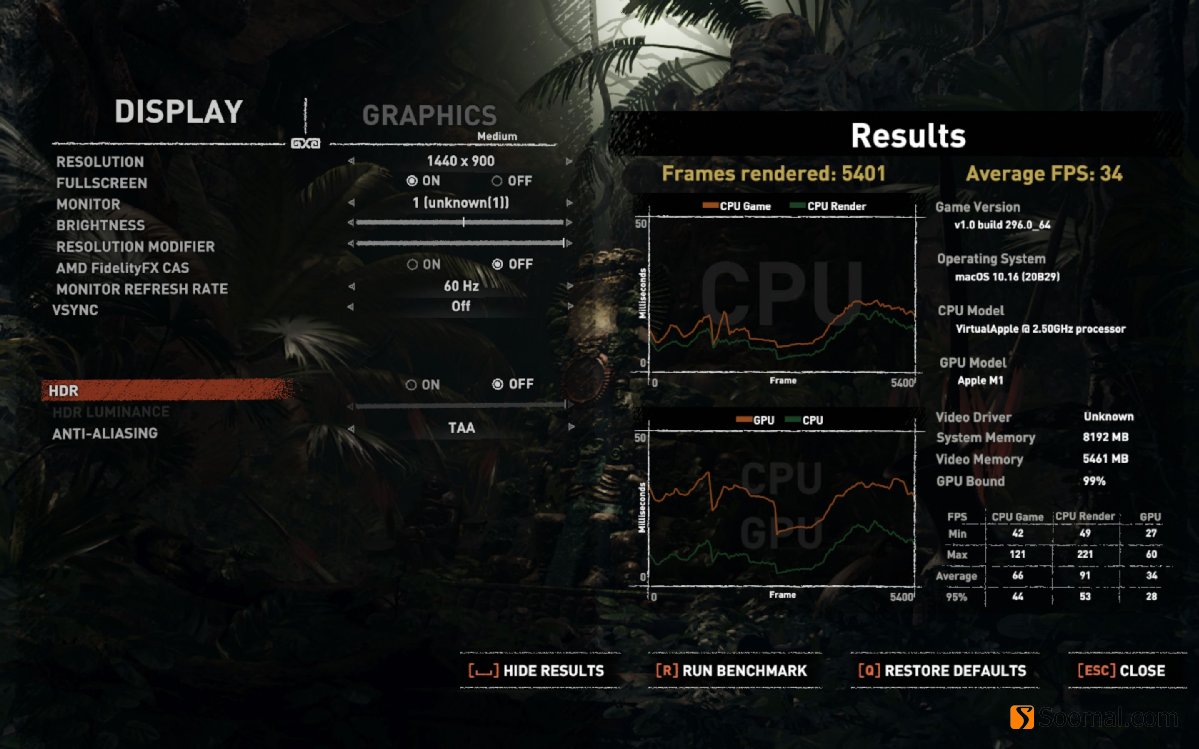Image resolution: width=1199 pixels, height=749 pixels.
Task: Restore default settings
Action: (942, 671)
